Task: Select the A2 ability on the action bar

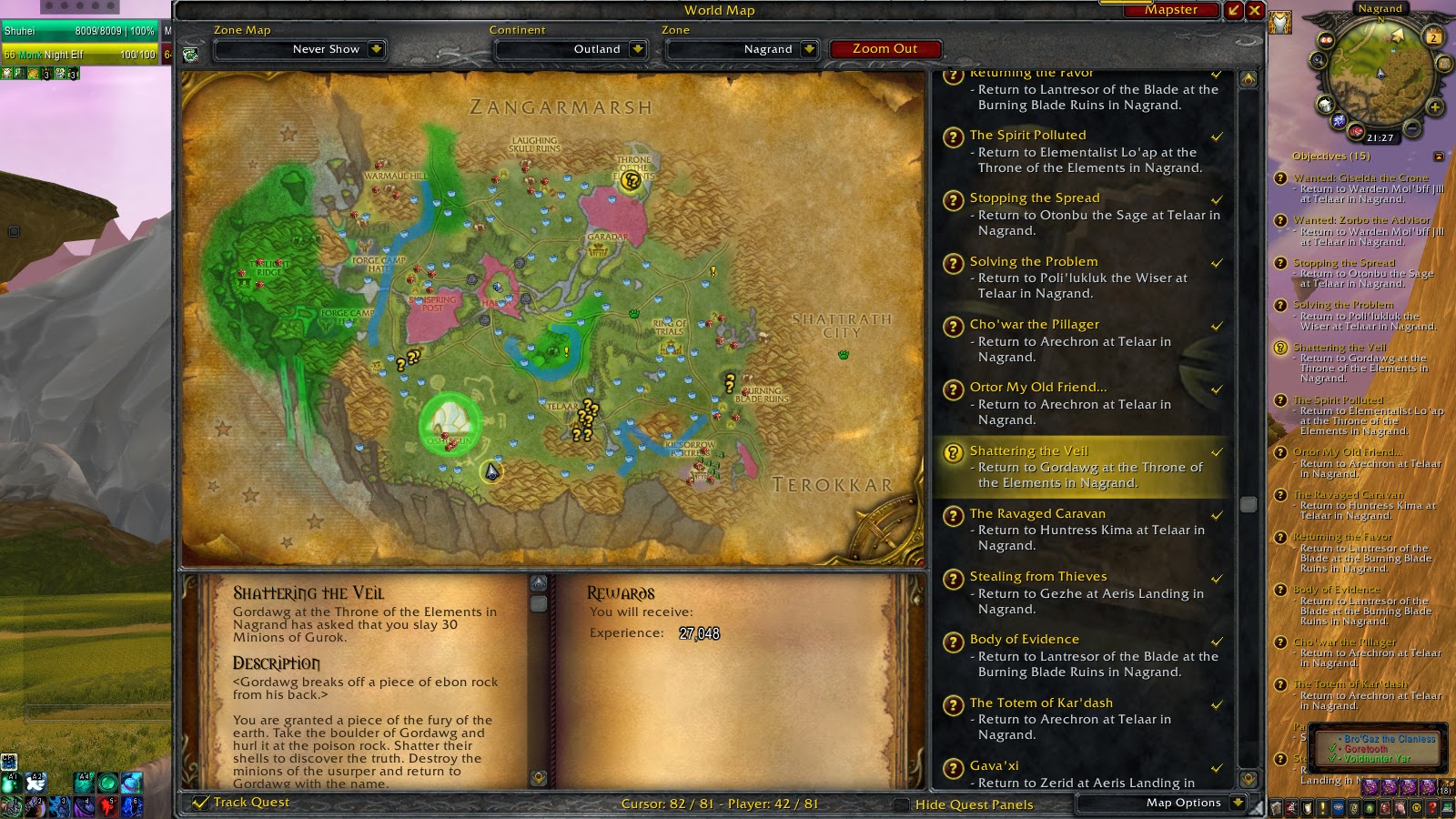Action: 36,784
